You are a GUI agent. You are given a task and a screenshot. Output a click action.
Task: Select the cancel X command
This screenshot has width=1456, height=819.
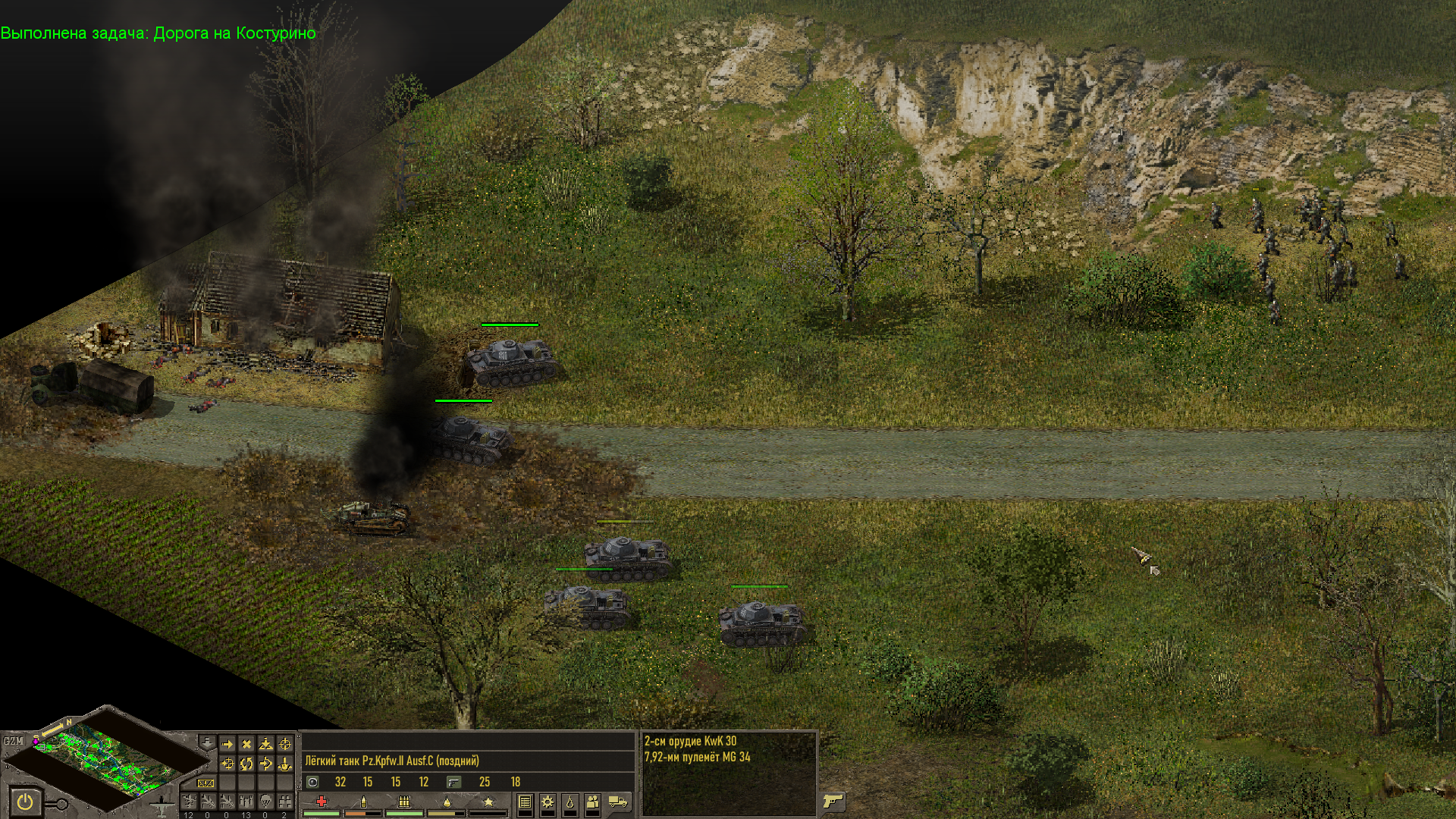pos(246,745)
